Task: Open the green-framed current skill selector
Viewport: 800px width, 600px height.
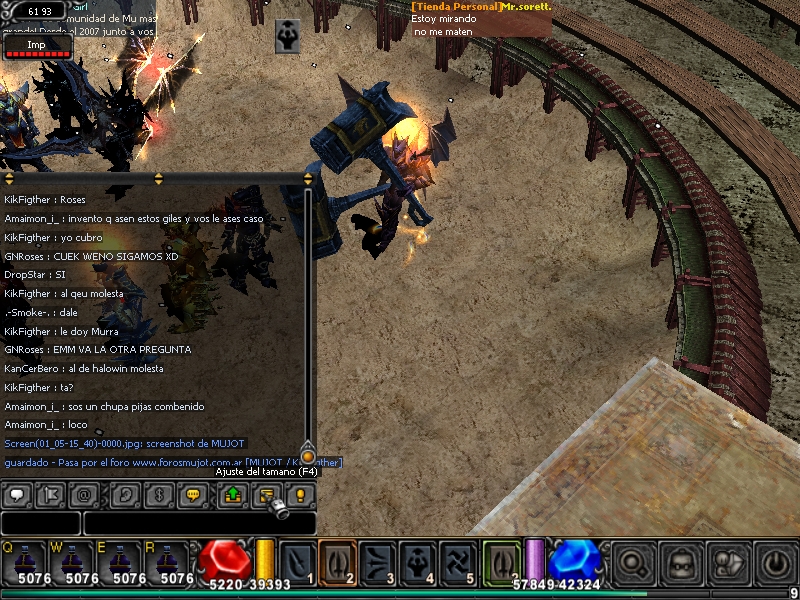Action: [502, 561]
